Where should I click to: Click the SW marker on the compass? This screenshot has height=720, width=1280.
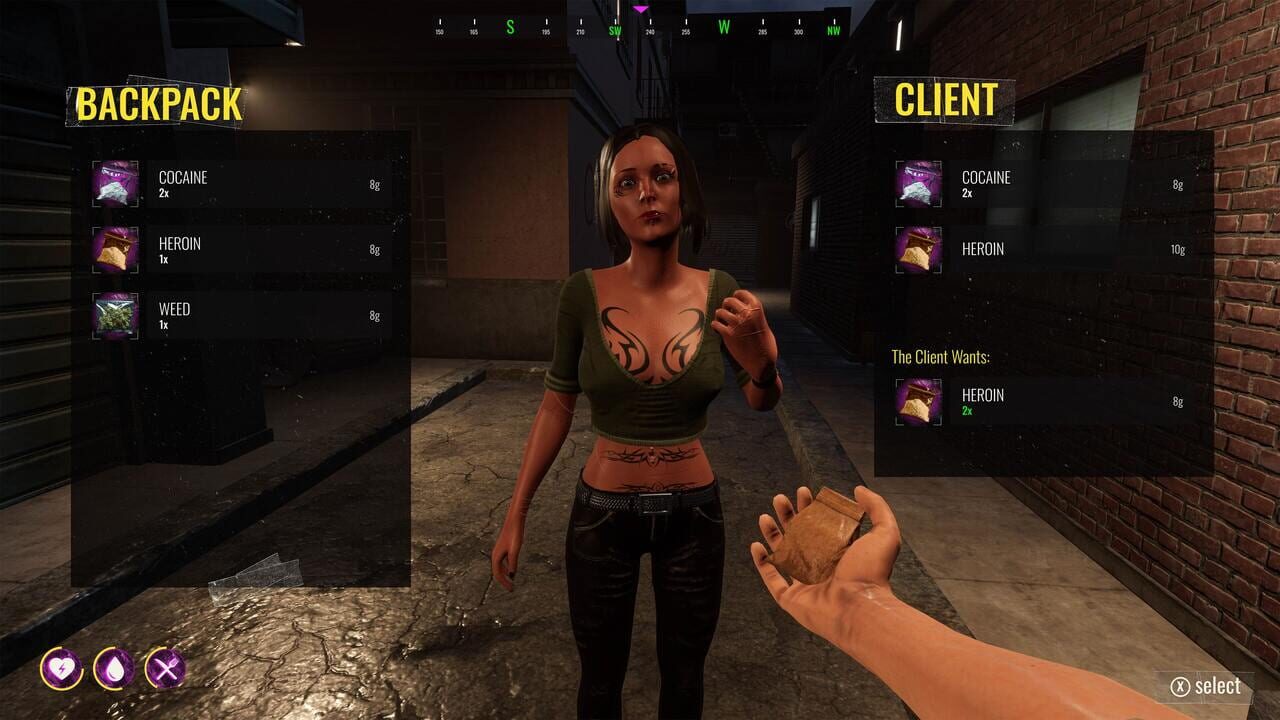[x=617, y=30]
